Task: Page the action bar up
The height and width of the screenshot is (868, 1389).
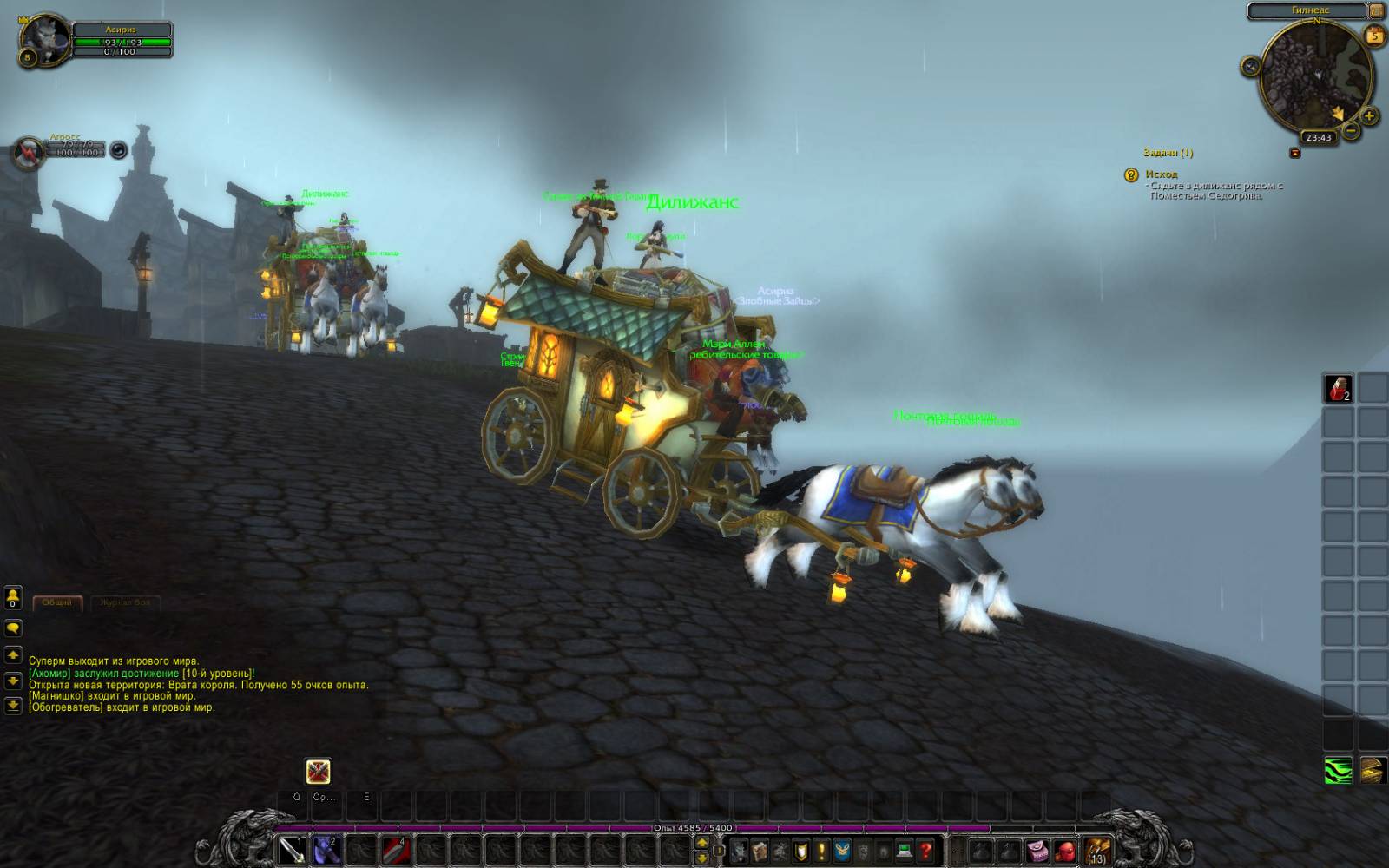Action: [x=702, y=844]
